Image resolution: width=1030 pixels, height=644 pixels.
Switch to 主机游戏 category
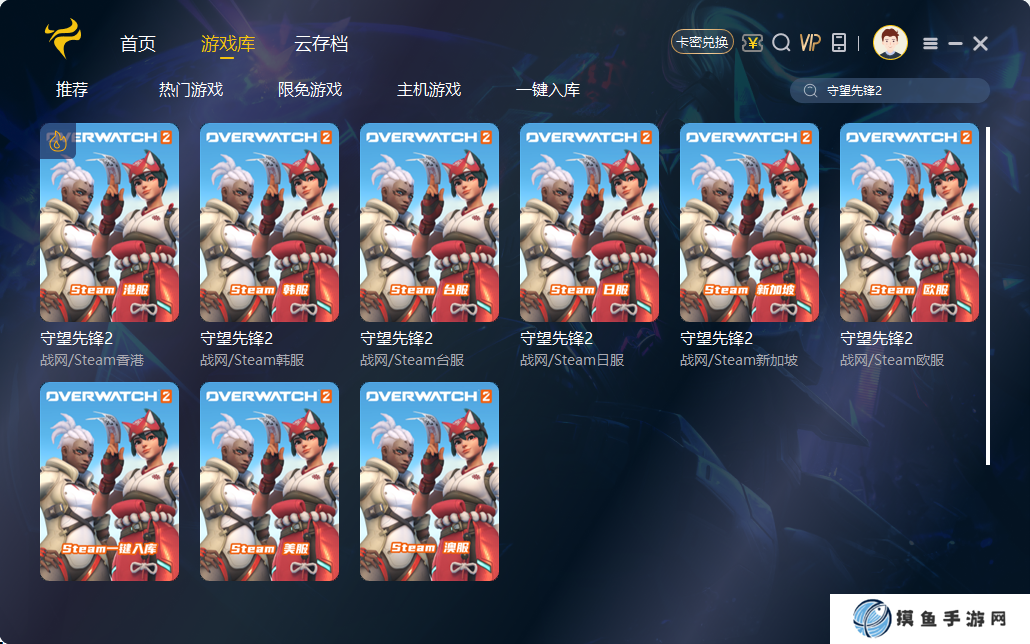[429, 90]
